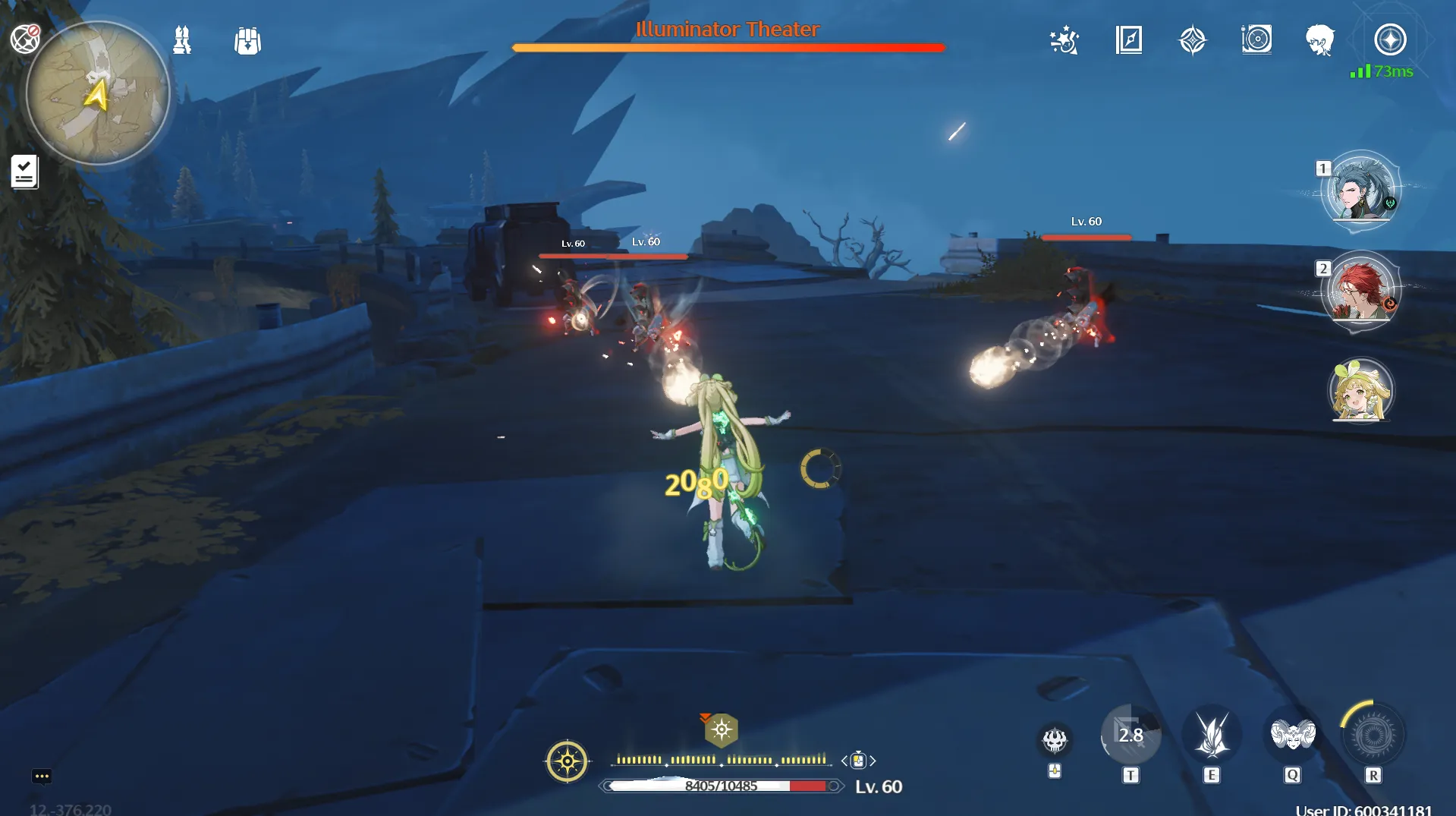Viewport: 1456px width, 816px height.
Task: Open the character head profile icon
Action: [1320, 40]
